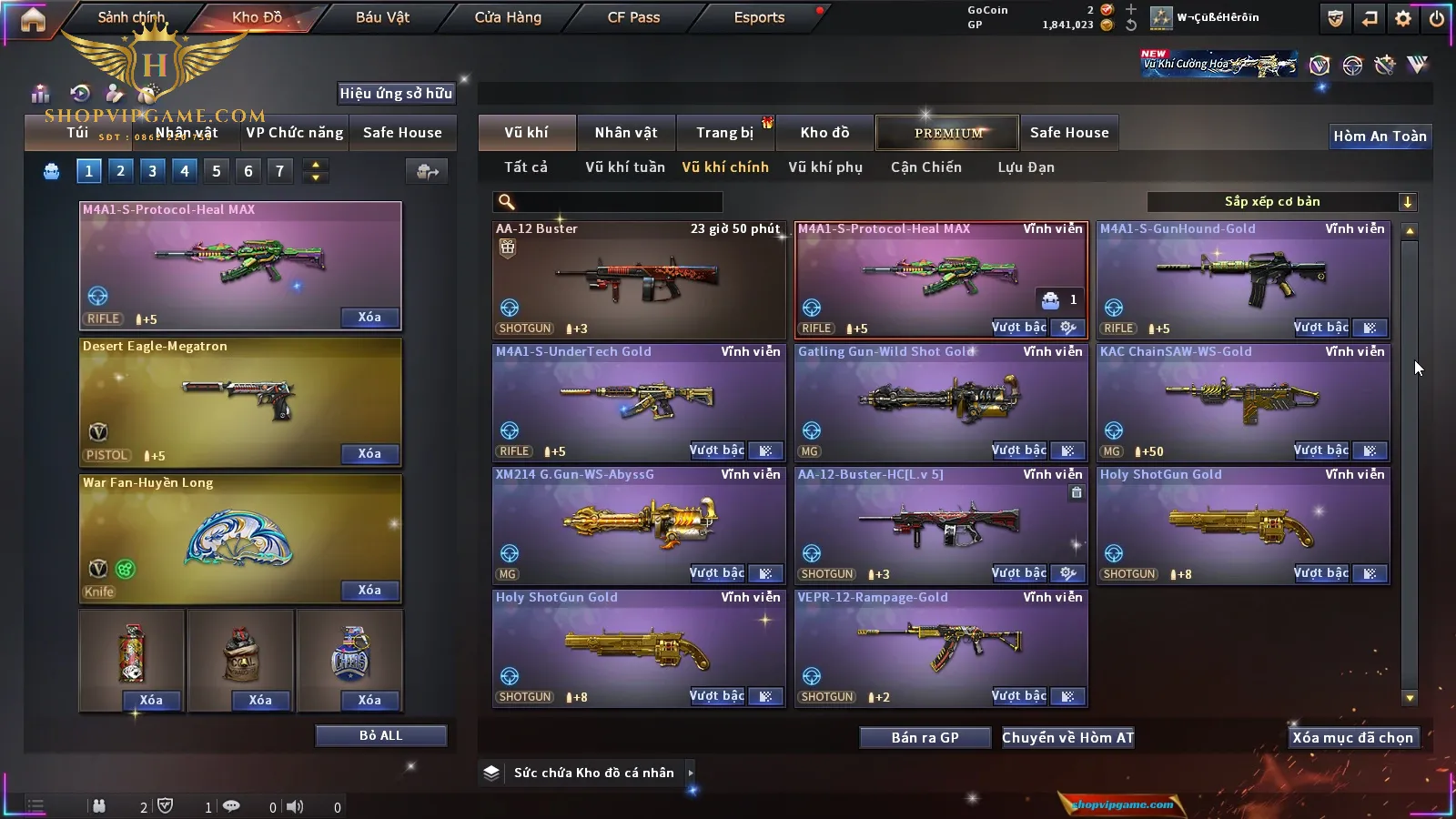Click Chuyển về Hòm AT
This screenshot has width=1456, height=819.
pos(1067,738)
